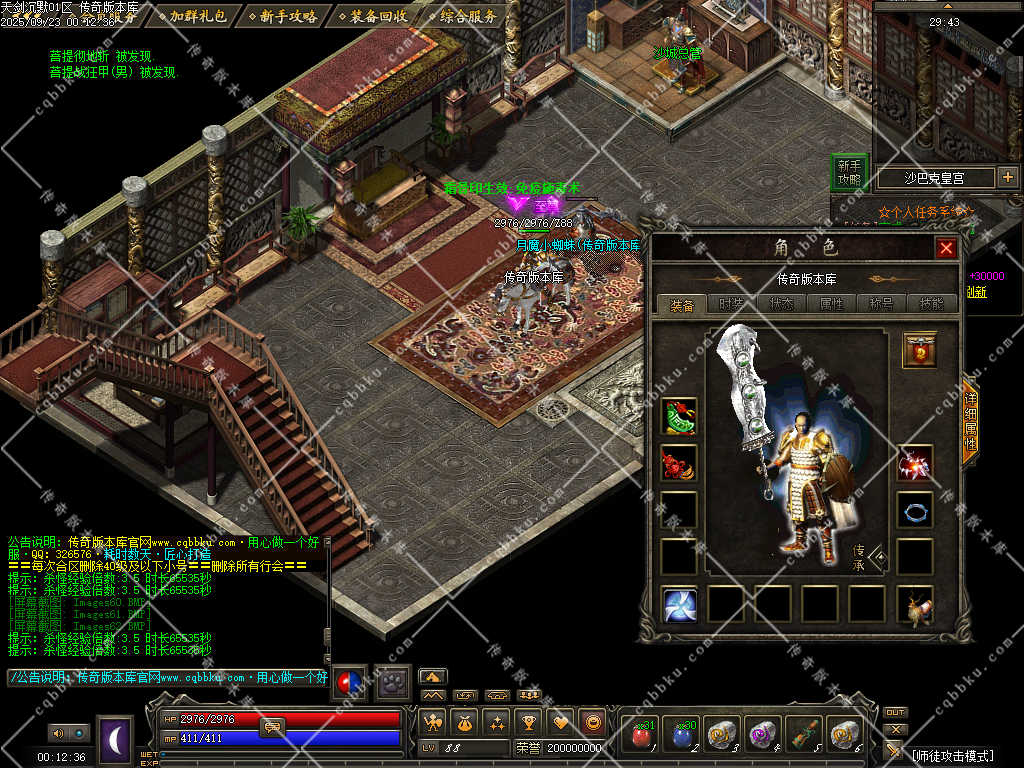Open the 新手攻略 top menu
The height and width of the screenshot is (768, 1024).
click(287, 16)
